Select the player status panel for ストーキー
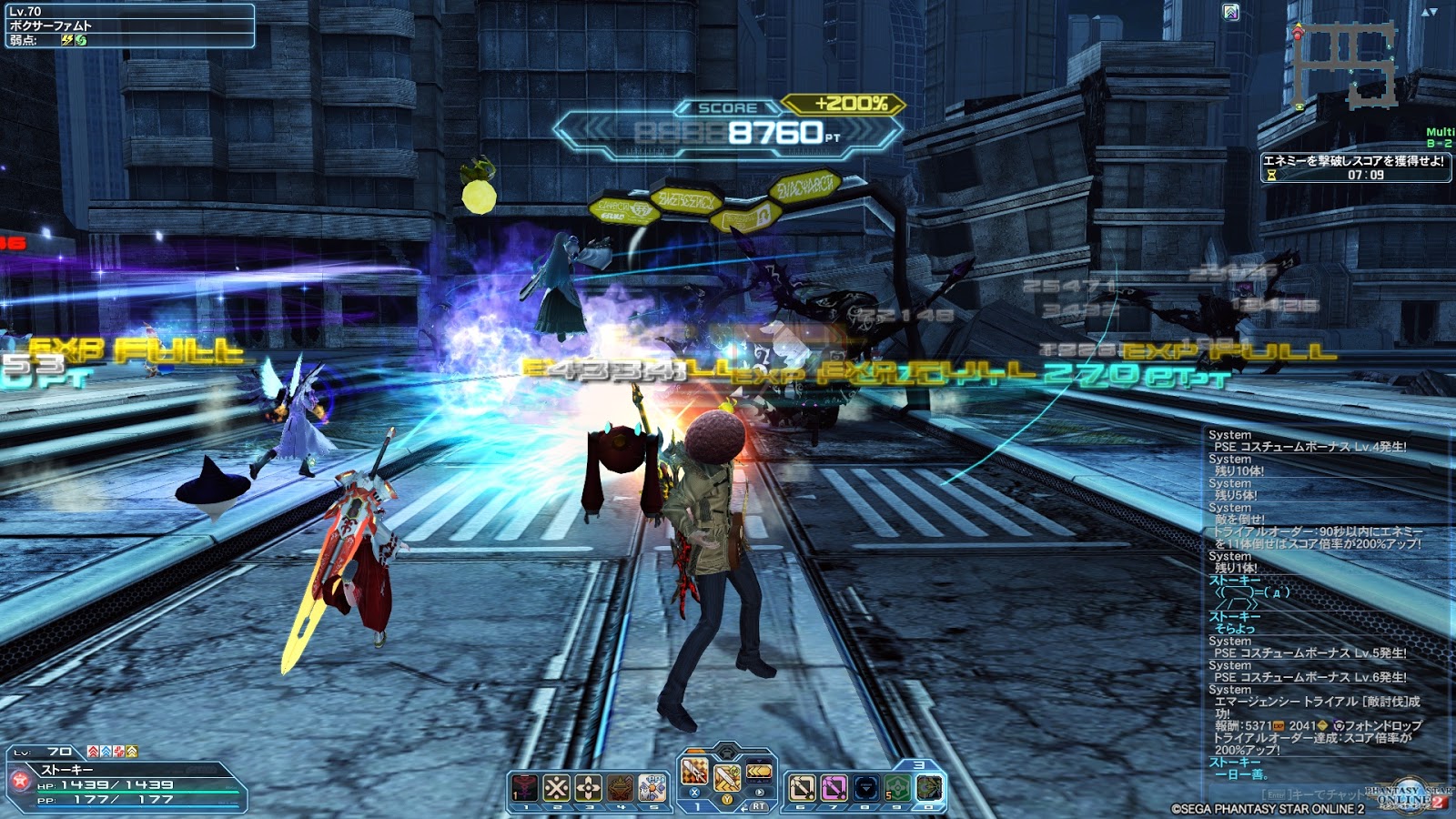 127,784
